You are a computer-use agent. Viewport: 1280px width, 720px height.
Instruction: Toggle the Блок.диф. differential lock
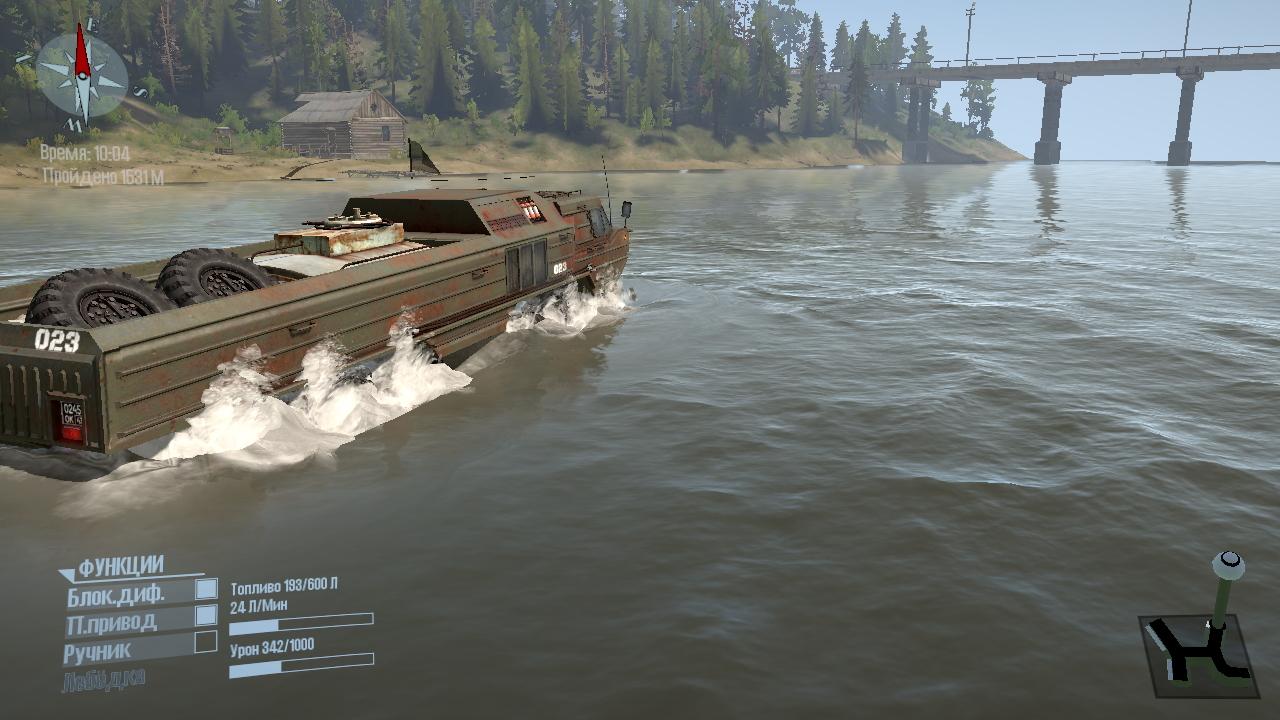(206, 589)
